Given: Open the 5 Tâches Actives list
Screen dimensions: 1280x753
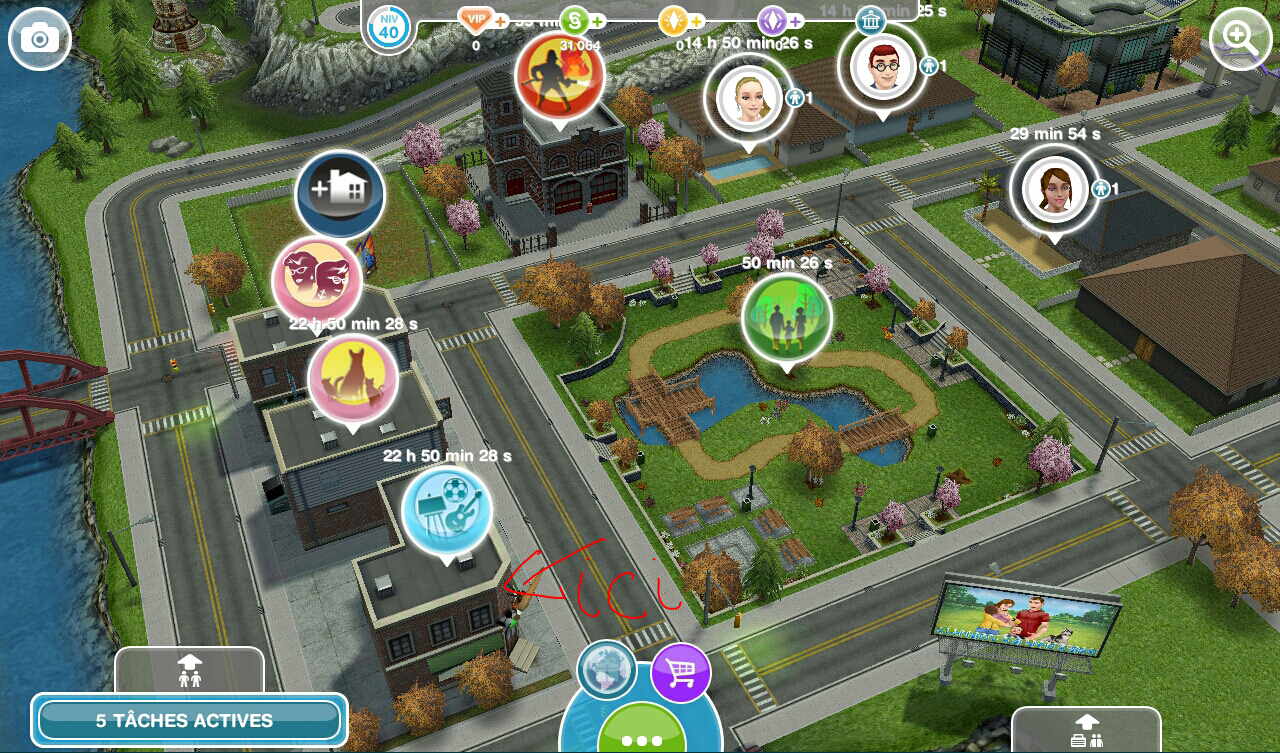Looking at the screenshot, I should (x=189, y=720).
